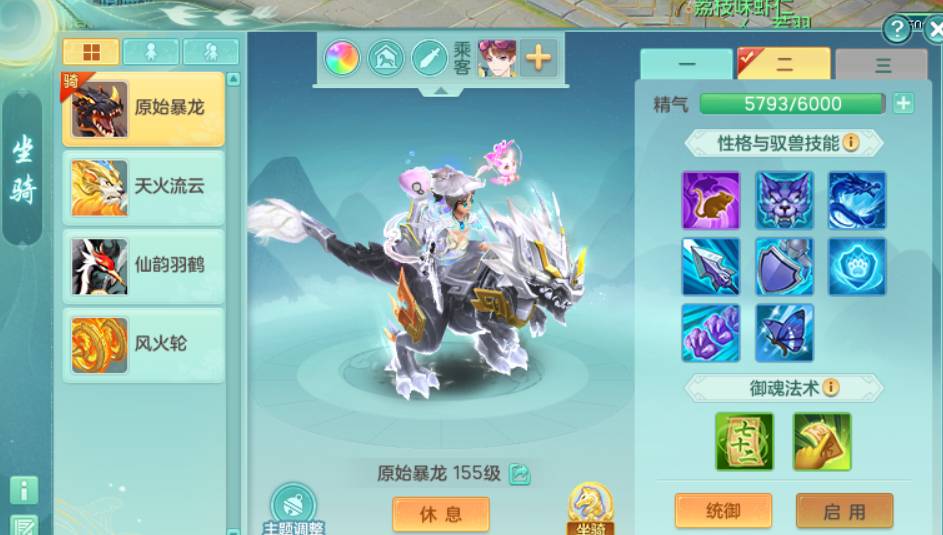This screenshot has width=943, height=535.
Task: Share the 原始暴龙 via share icon
Action: tap(519, 474)
